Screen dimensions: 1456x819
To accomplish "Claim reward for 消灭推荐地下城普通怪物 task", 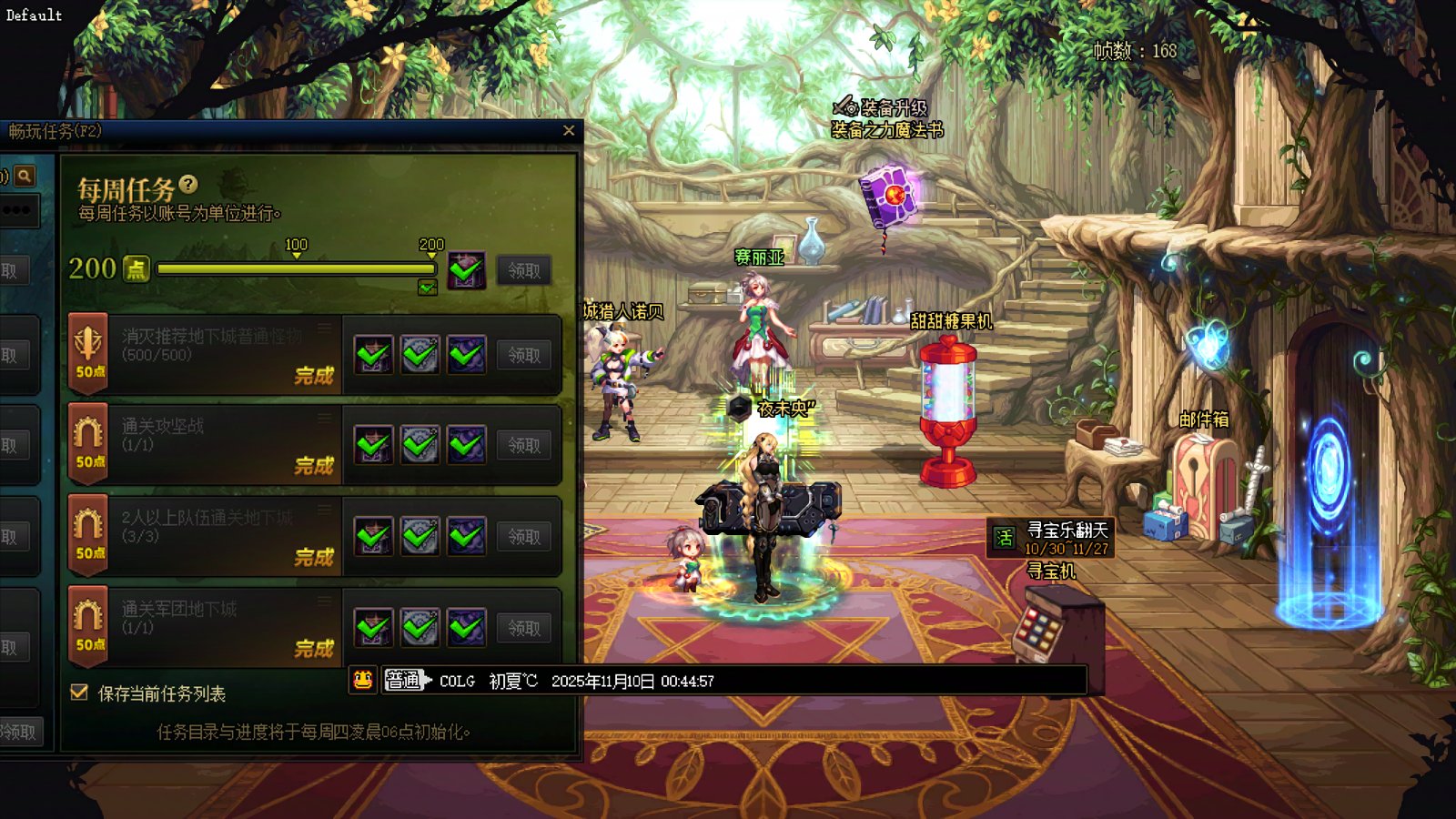I will (x=524, y=355).
